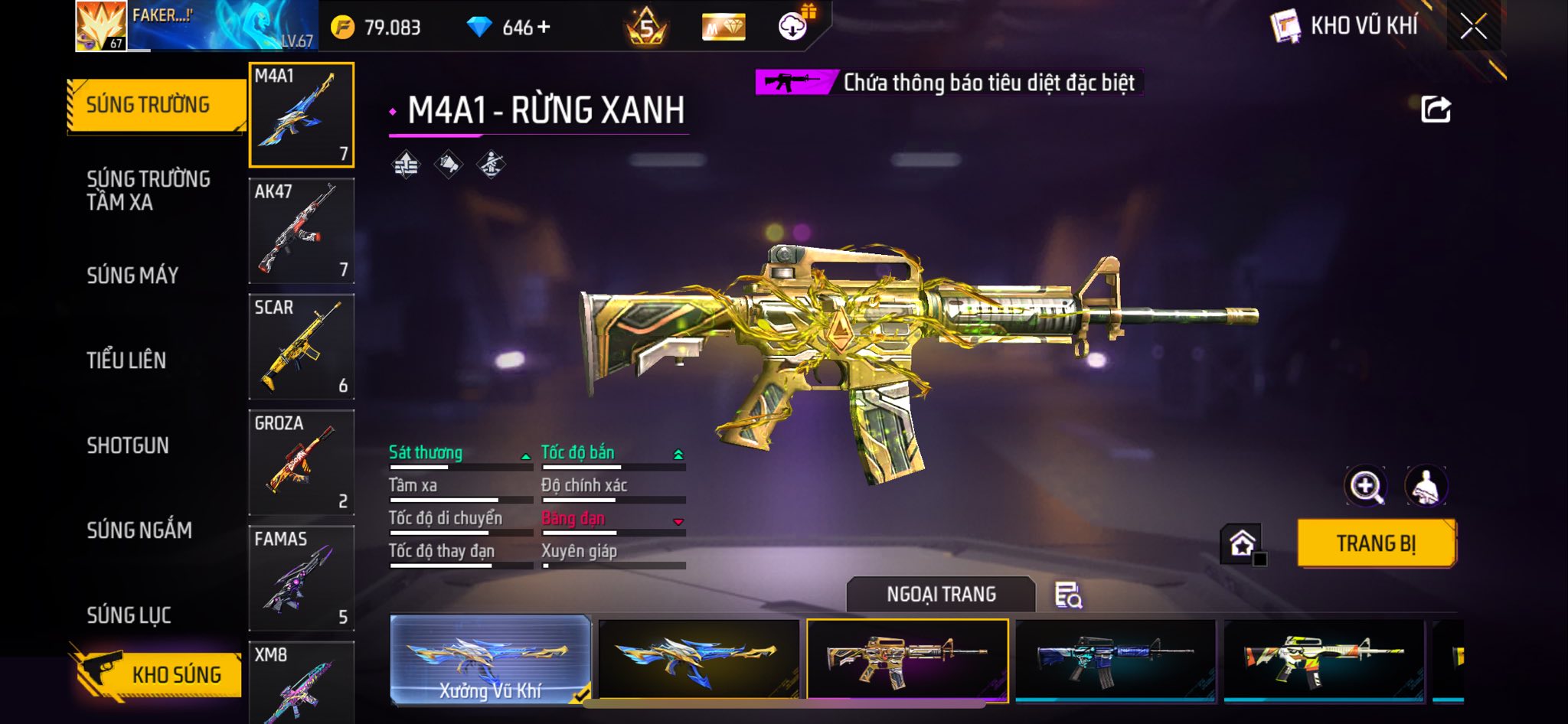Pick the GROZA weapon tile
Image resolution: width=1568 pixels, height=724 pixels.
click(x=302, y=462)
